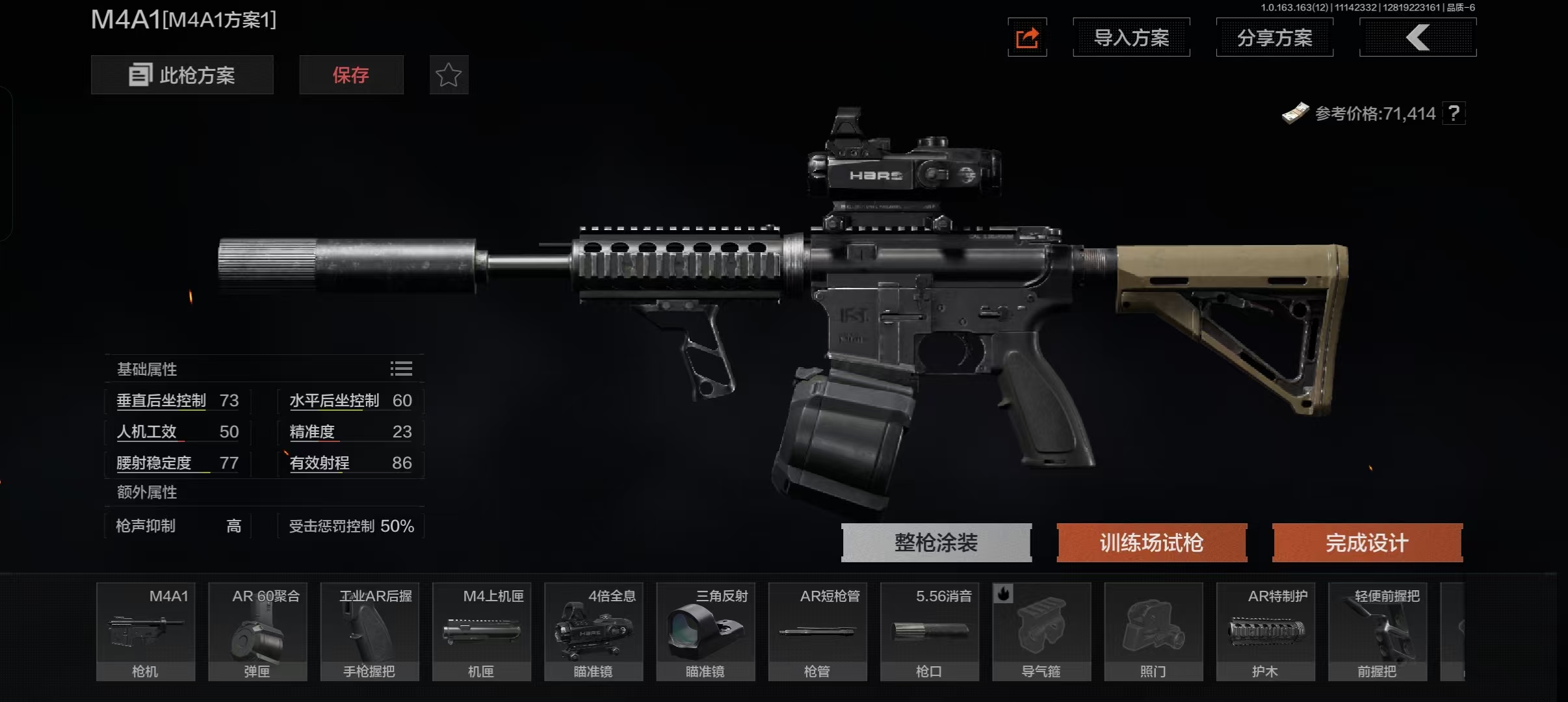Click the M4上机匣 receiver thumbnail
Screen dimensions: 1568x702
481,630
